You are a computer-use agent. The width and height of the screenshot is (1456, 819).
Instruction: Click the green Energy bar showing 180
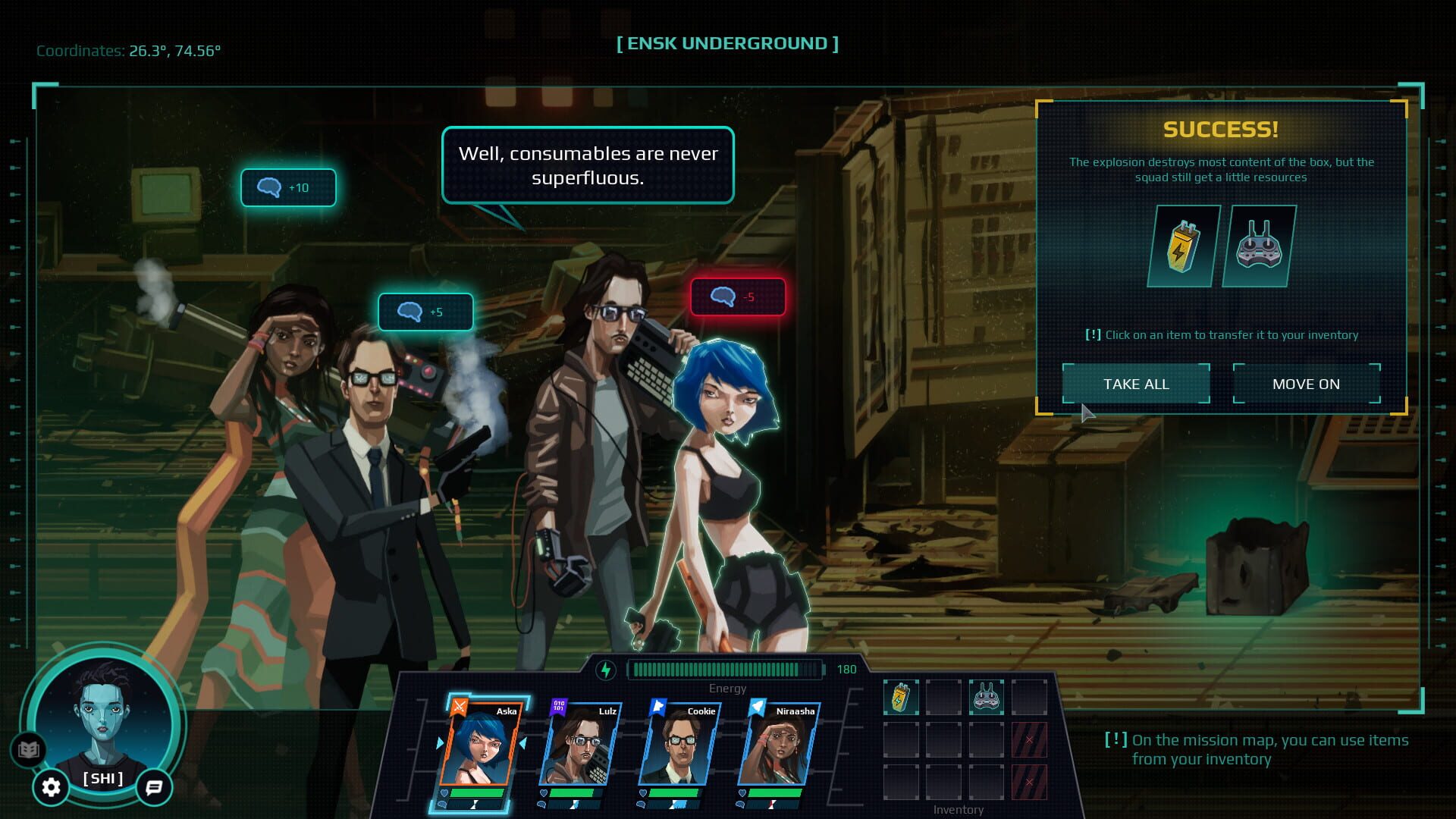(726, 670)
